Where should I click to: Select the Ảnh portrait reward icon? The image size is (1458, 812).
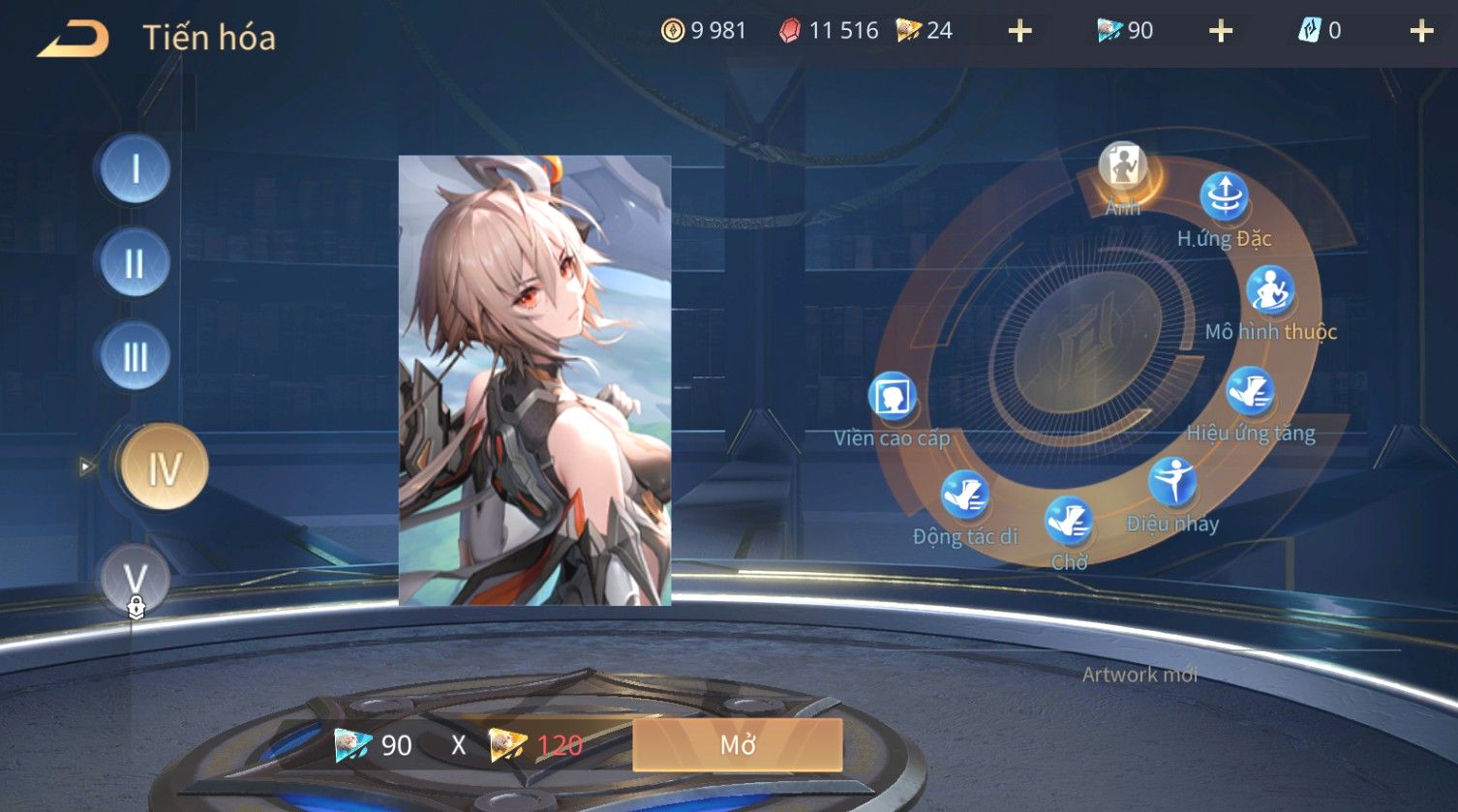[1123, 167]
